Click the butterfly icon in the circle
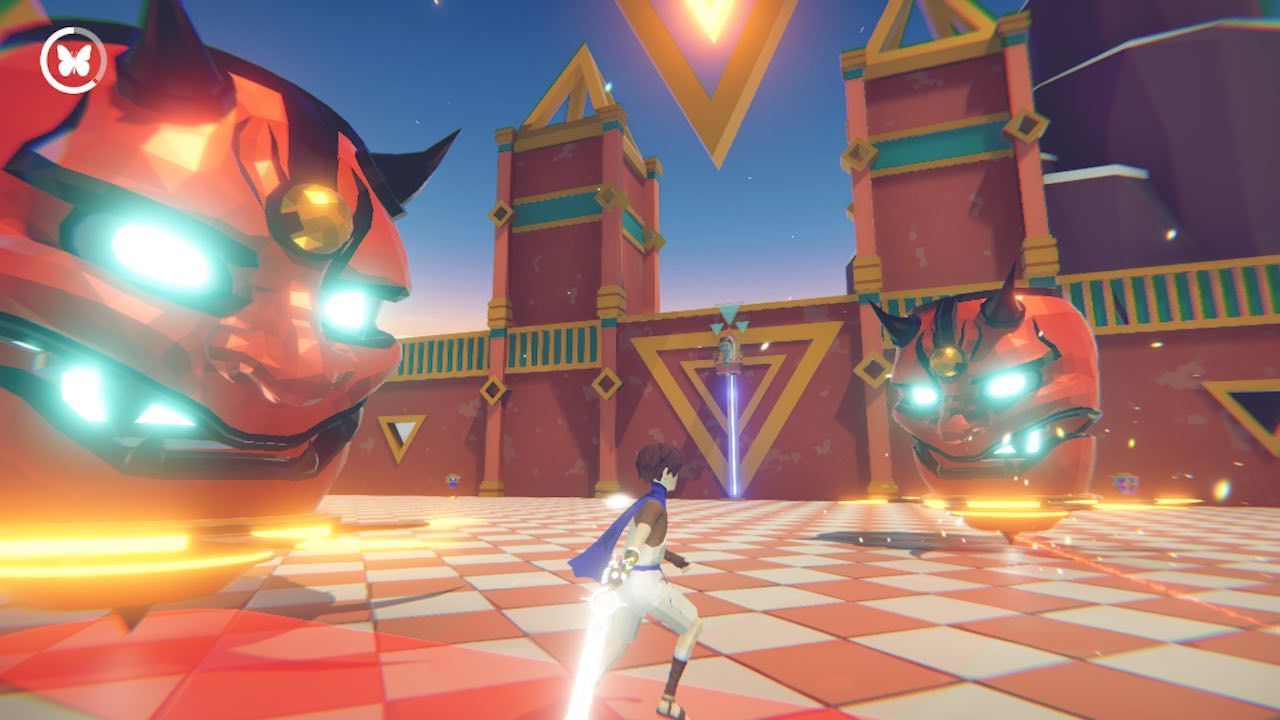This screenshot has width=1280, height=720. (x=73, y=60)
